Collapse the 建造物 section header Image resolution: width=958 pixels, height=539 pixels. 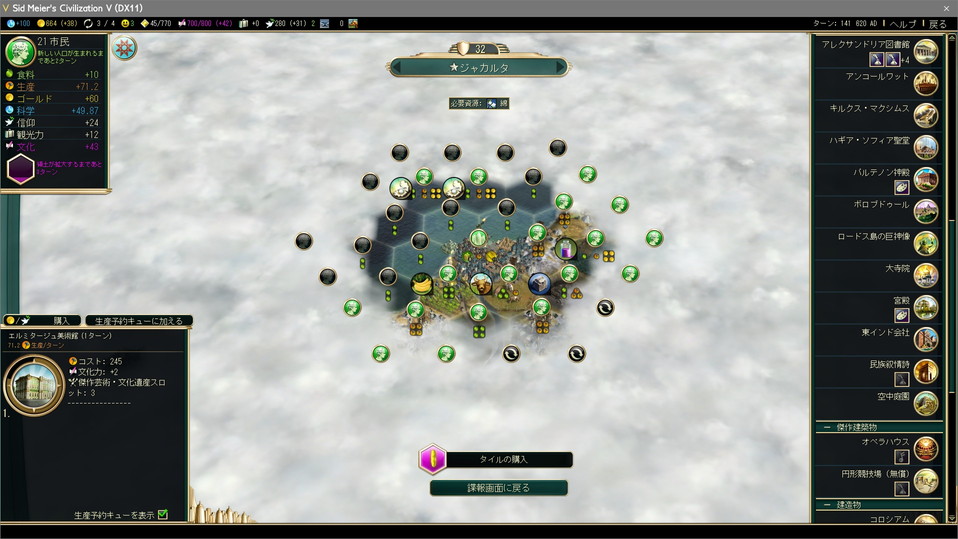[827, 505]
